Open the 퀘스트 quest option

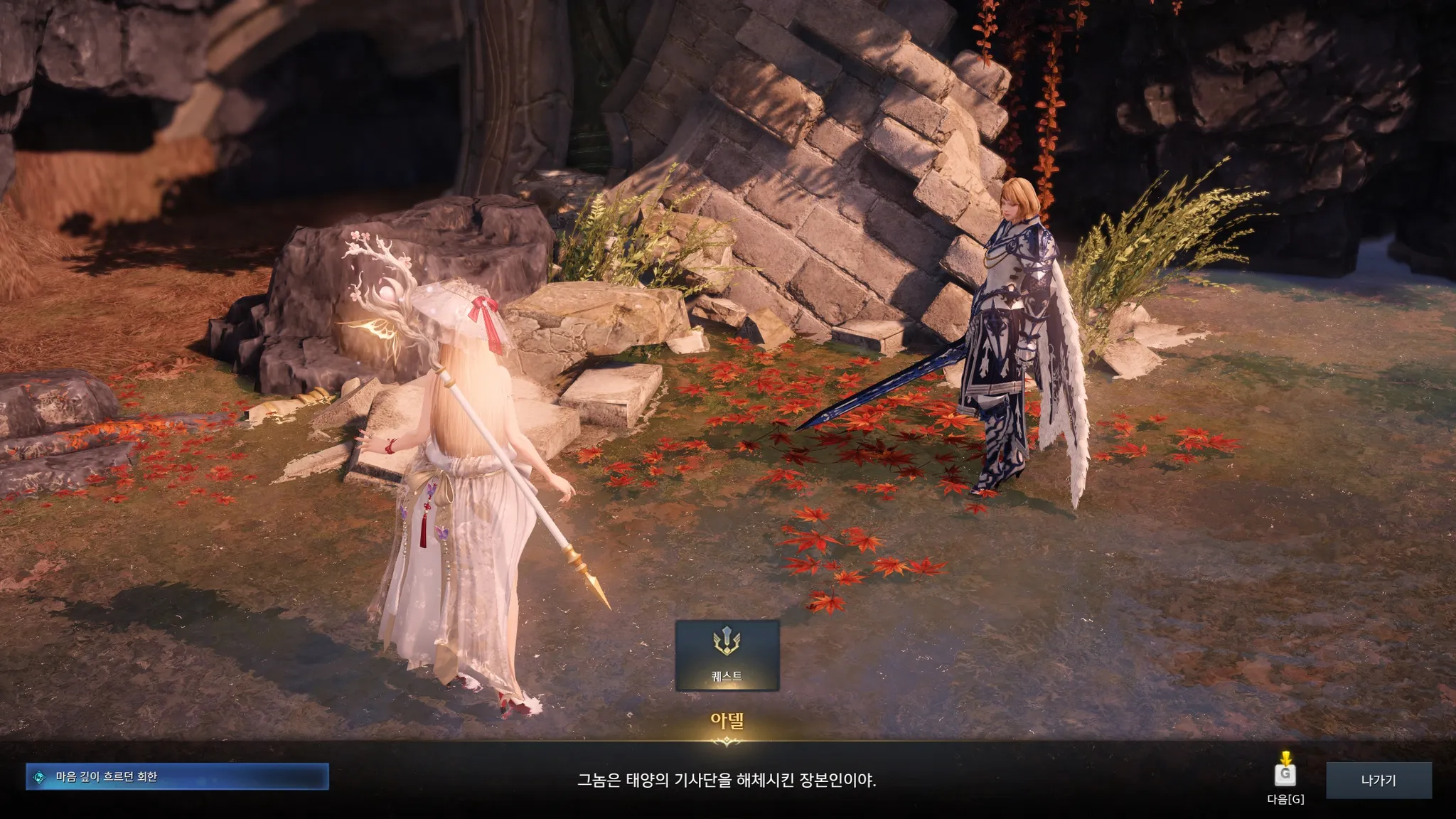[727, 655]
